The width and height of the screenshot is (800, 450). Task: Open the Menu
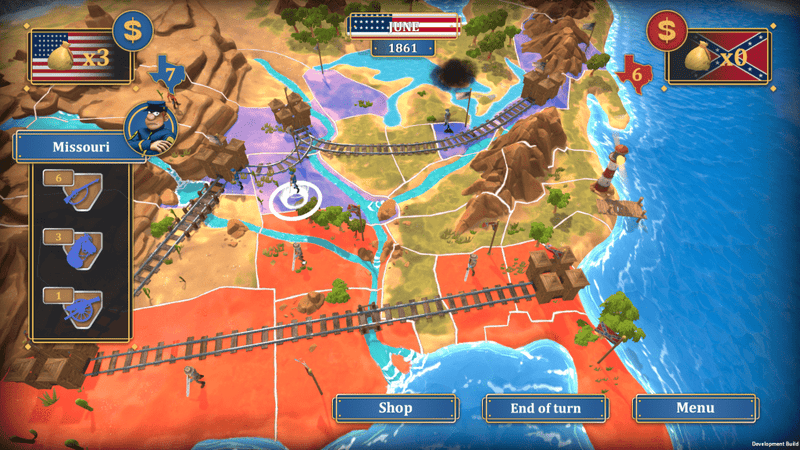(694, 408)
